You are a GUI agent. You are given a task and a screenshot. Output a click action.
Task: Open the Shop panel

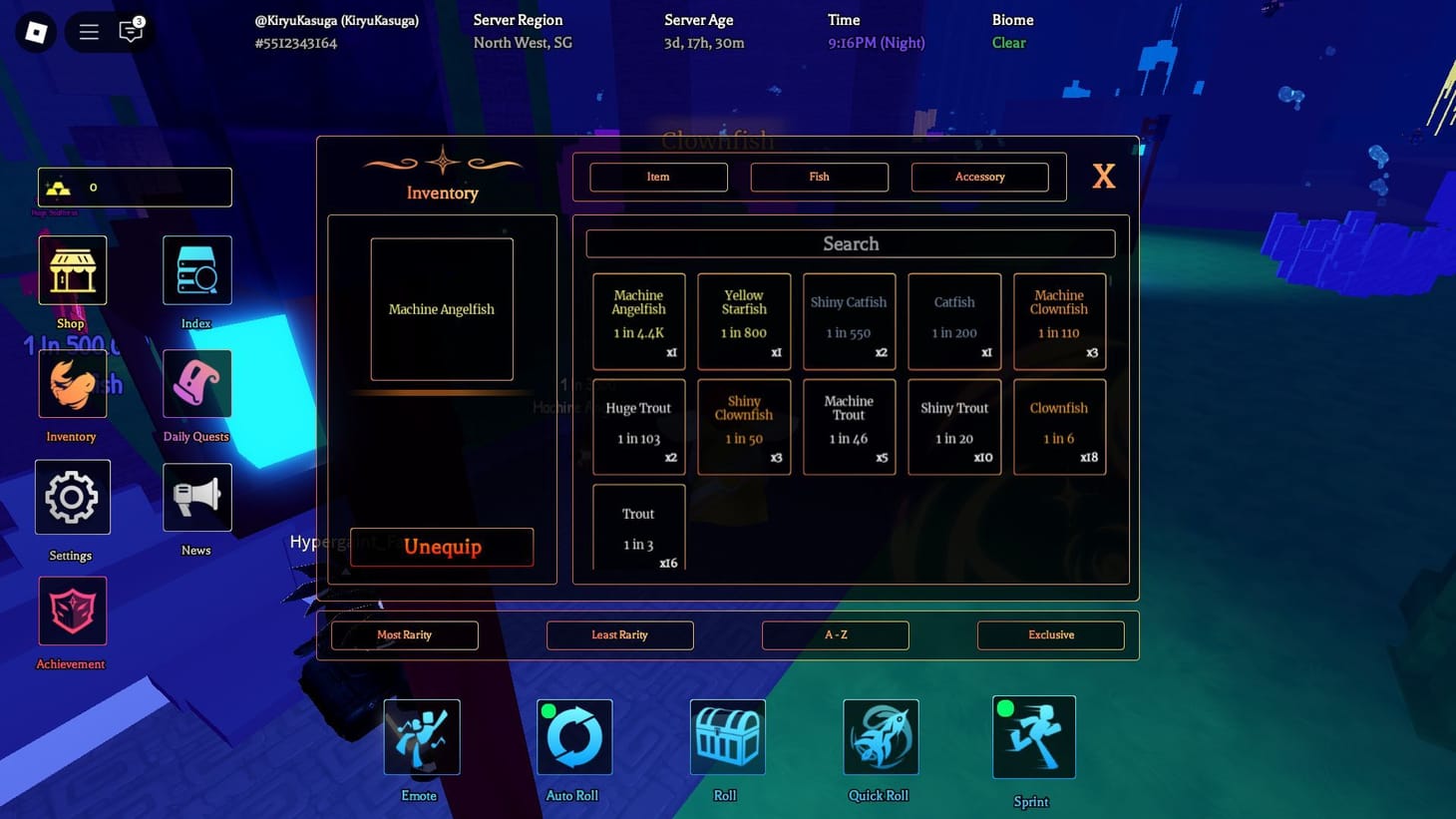point(71,269)
